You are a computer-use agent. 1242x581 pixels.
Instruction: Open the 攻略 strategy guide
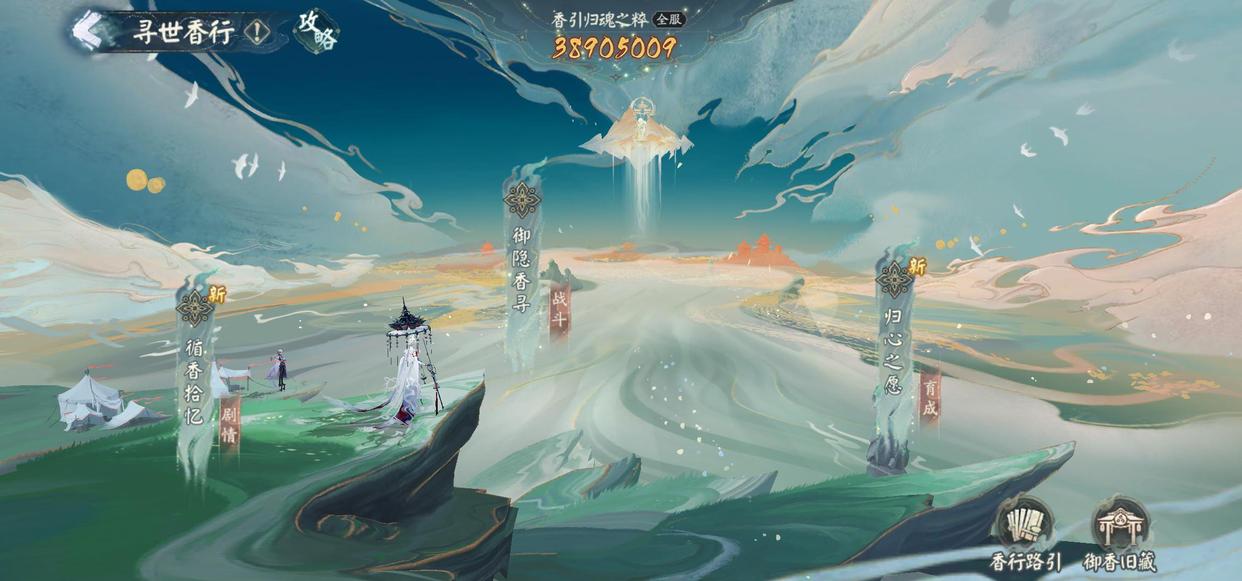(x=317, y=31)
